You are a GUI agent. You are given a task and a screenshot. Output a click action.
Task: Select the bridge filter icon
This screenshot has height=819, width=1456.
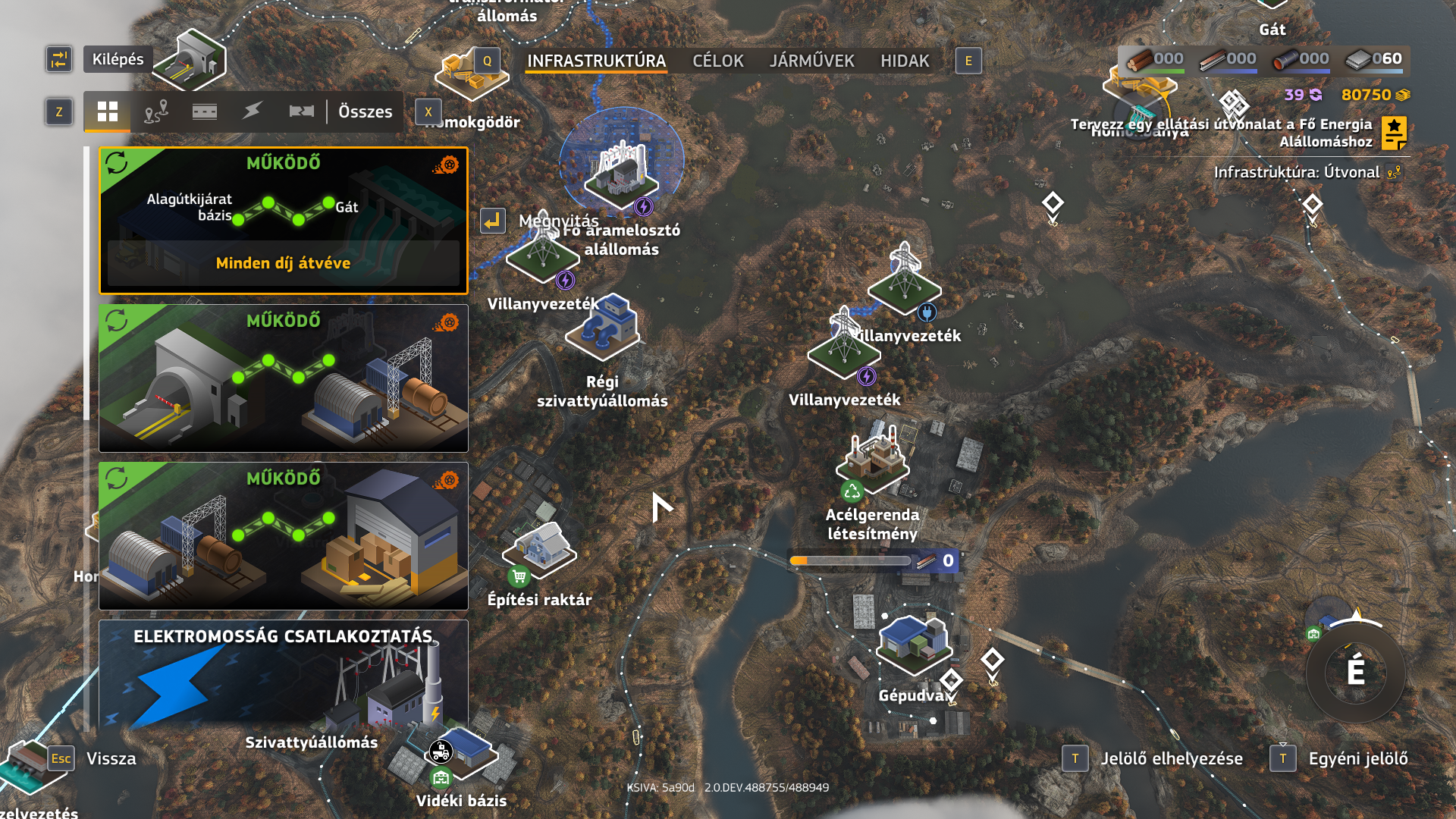pyautogui.click(x=302, y=111)
